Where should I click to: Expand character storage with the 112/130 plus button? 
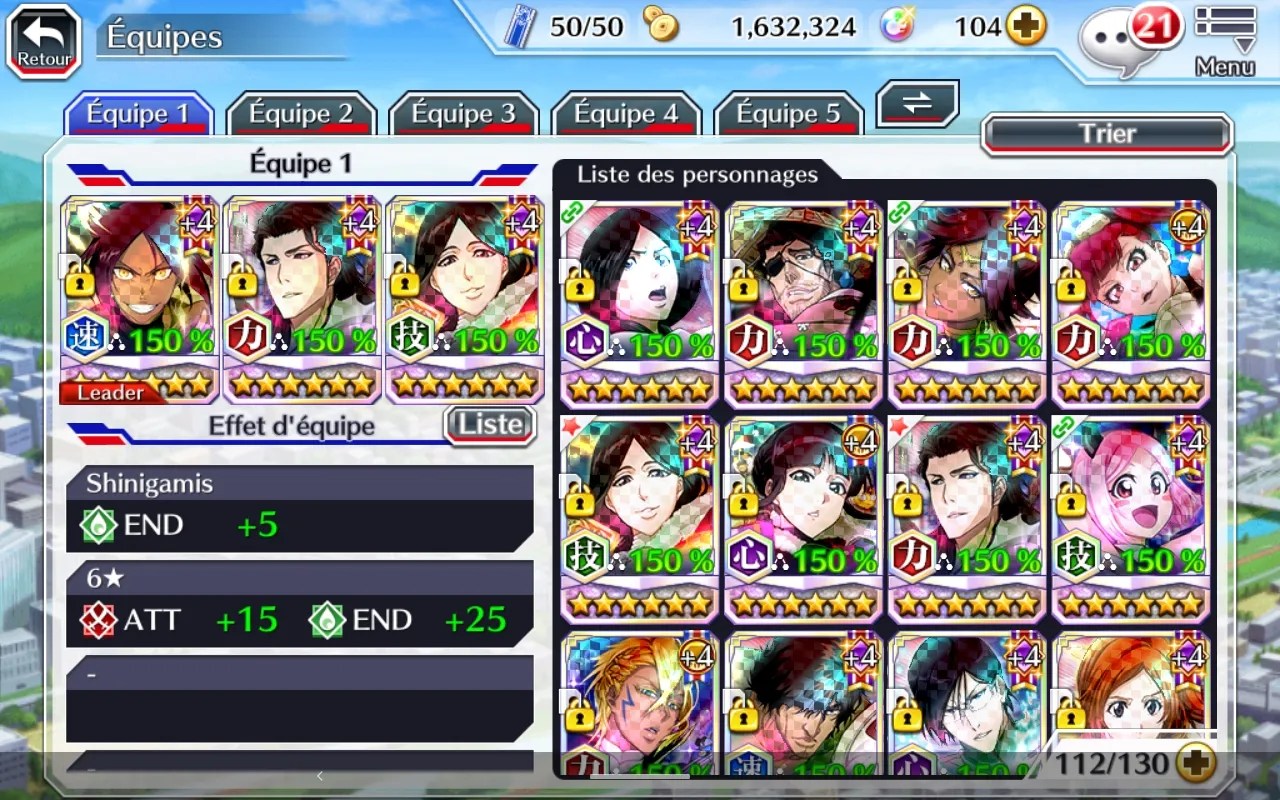pos(1195,765)
